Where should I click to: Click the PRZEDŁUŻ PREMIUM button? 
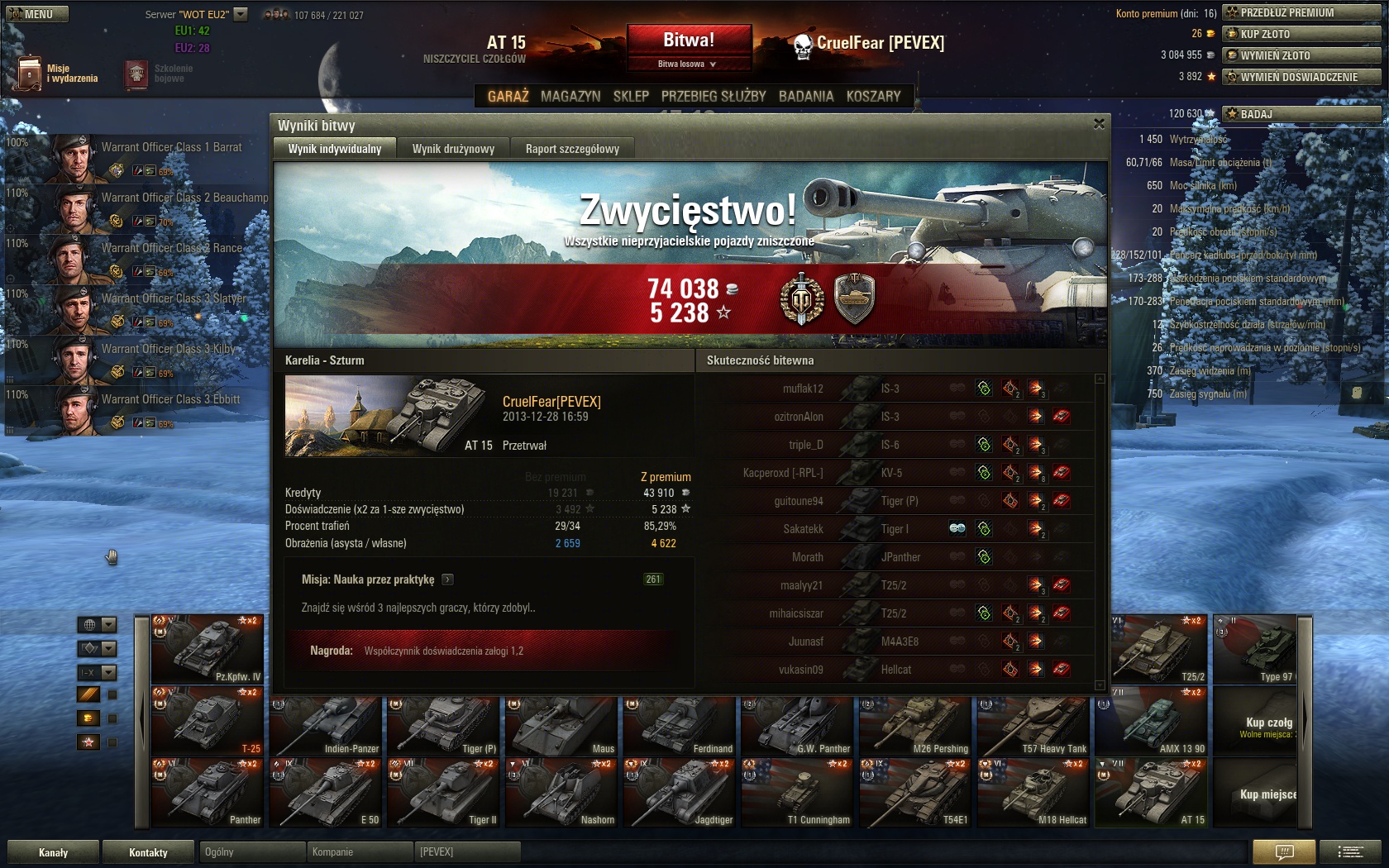coord(1302,12)
